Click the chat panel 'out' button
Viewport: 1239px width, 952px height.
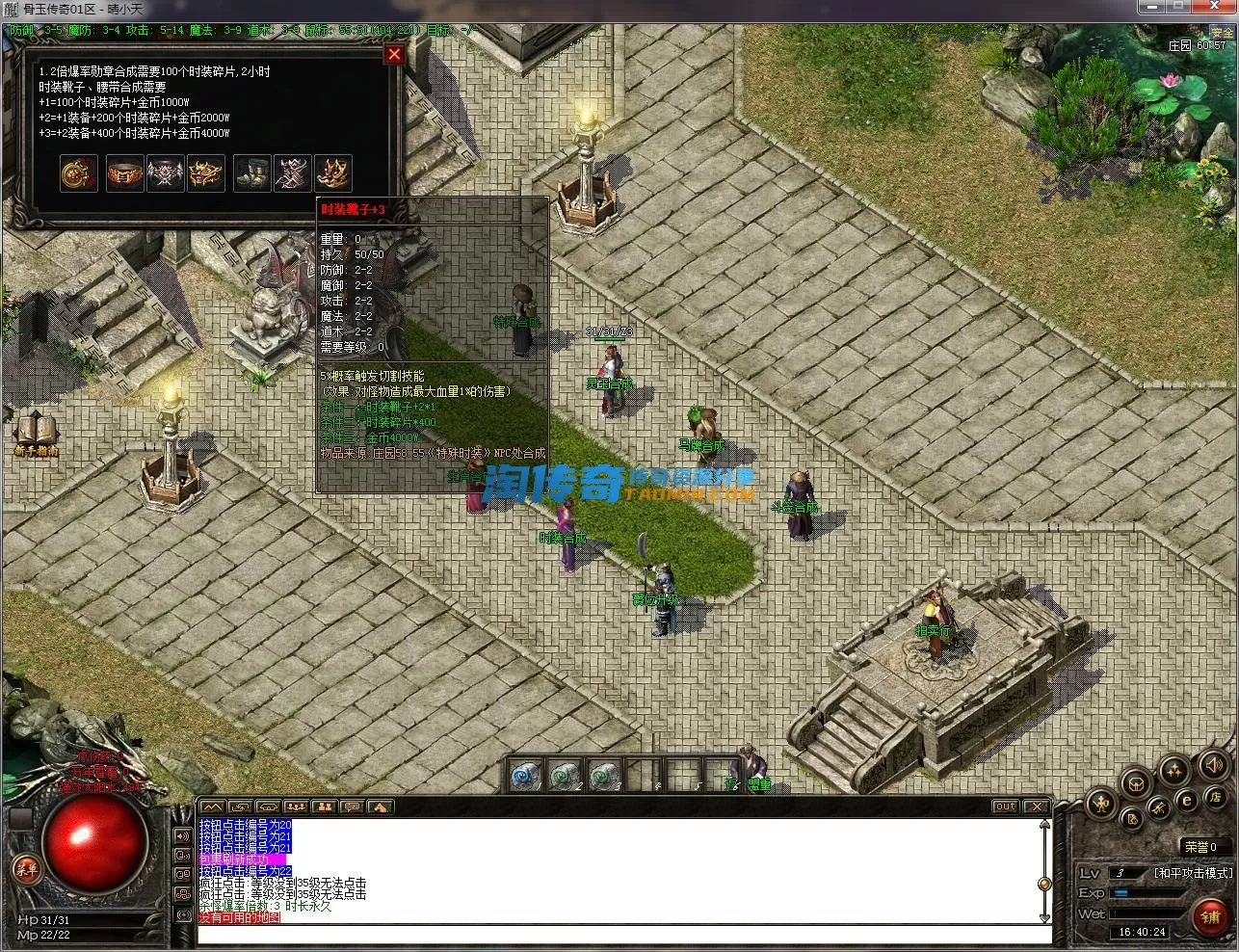(x=1005, y=807)
